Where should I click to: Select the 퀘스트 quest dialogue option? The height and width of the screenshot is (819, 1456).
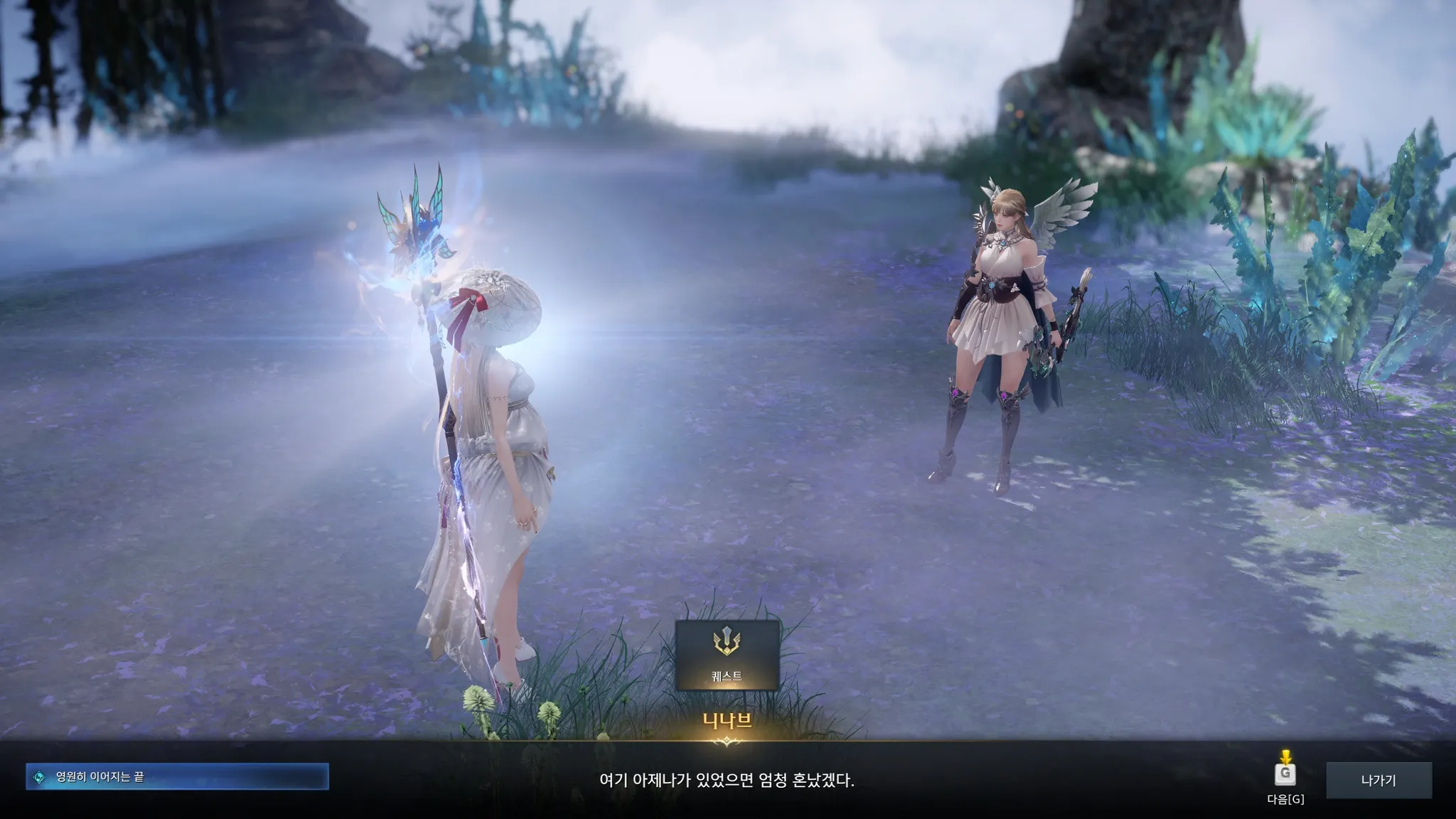click(x=727, y=655)
